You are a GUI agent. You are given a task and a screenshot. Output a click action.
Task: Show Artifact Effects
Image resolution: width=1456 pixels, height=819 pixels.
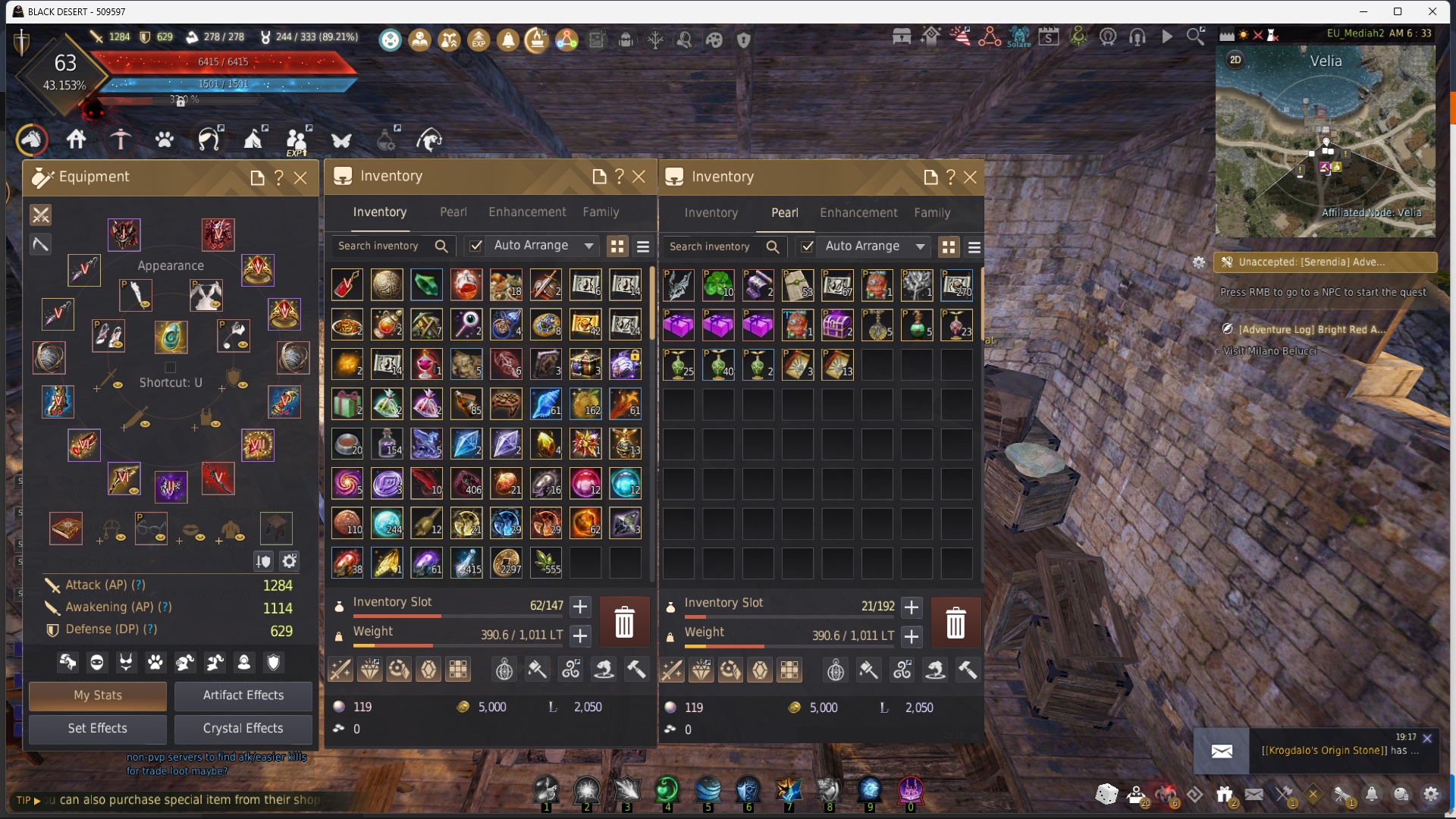[x=243, y=695]
